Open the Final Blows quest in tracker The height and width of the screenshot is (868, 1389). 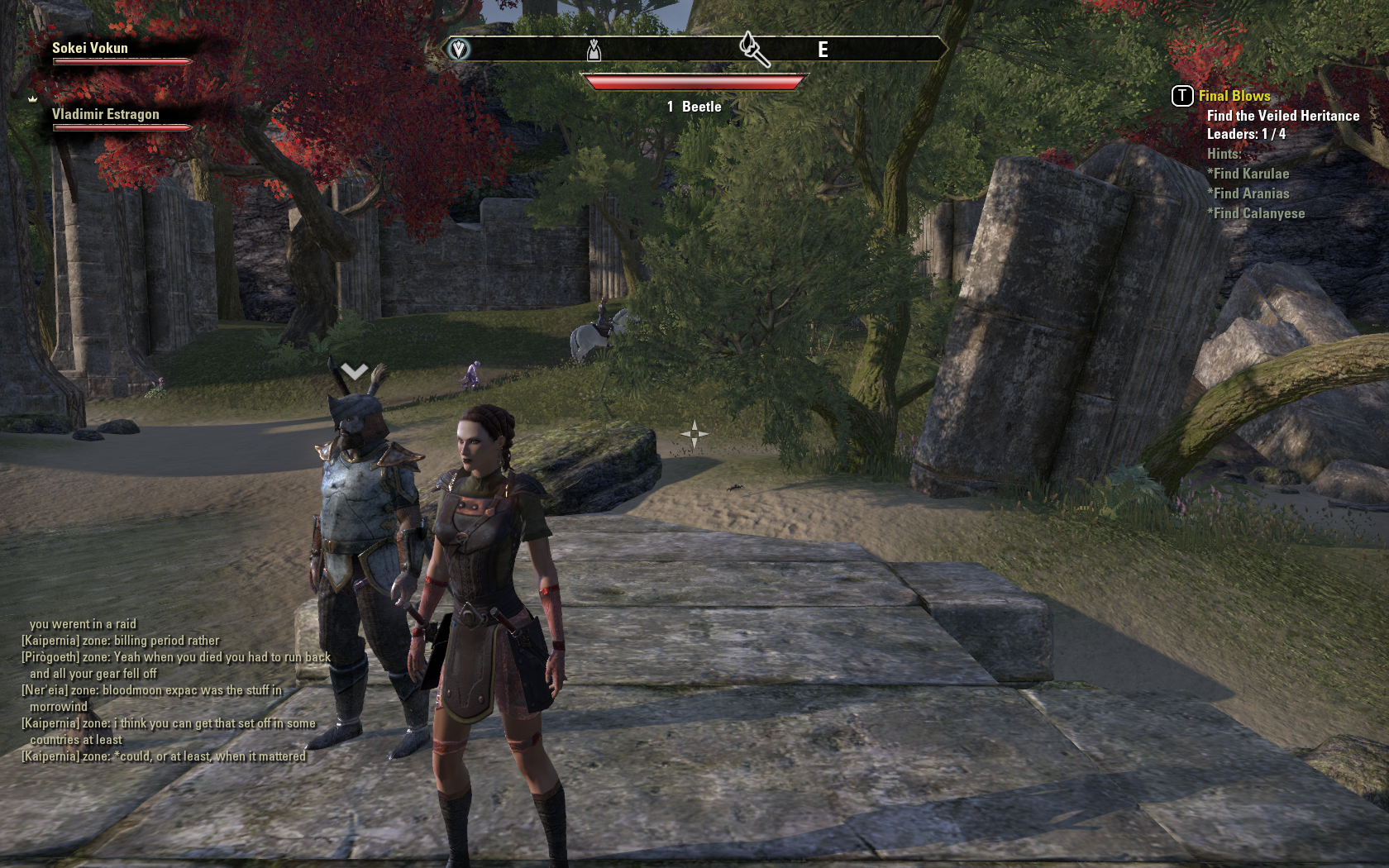click(x=1234, y=96)
